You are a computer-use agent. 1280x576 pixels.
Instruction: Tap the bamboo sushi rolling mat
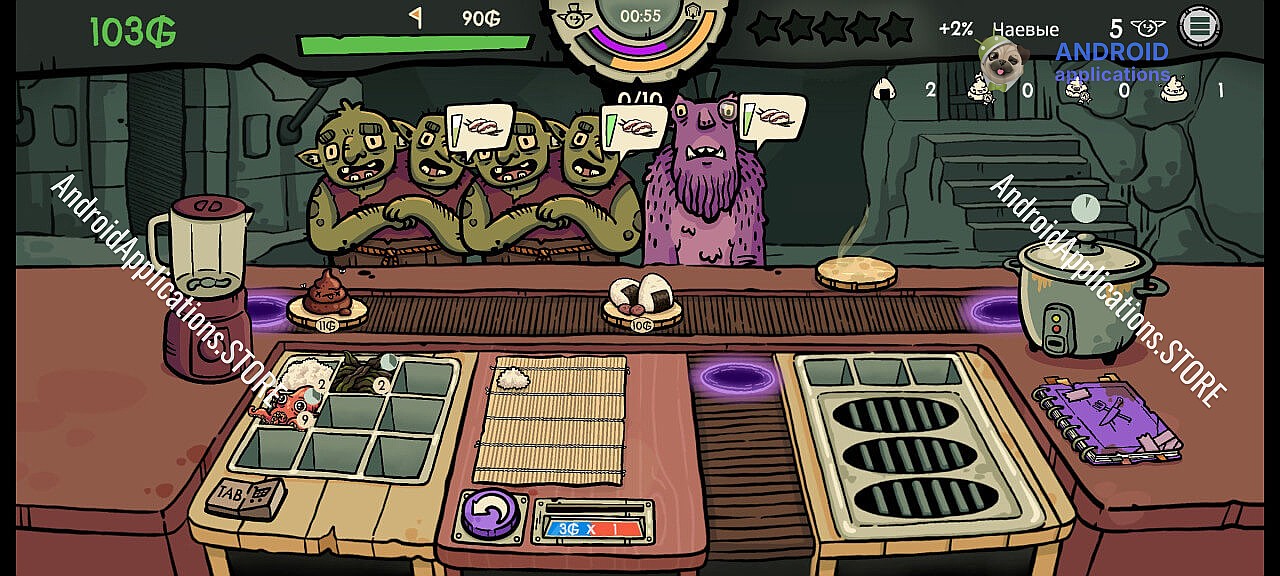point(550,420)
